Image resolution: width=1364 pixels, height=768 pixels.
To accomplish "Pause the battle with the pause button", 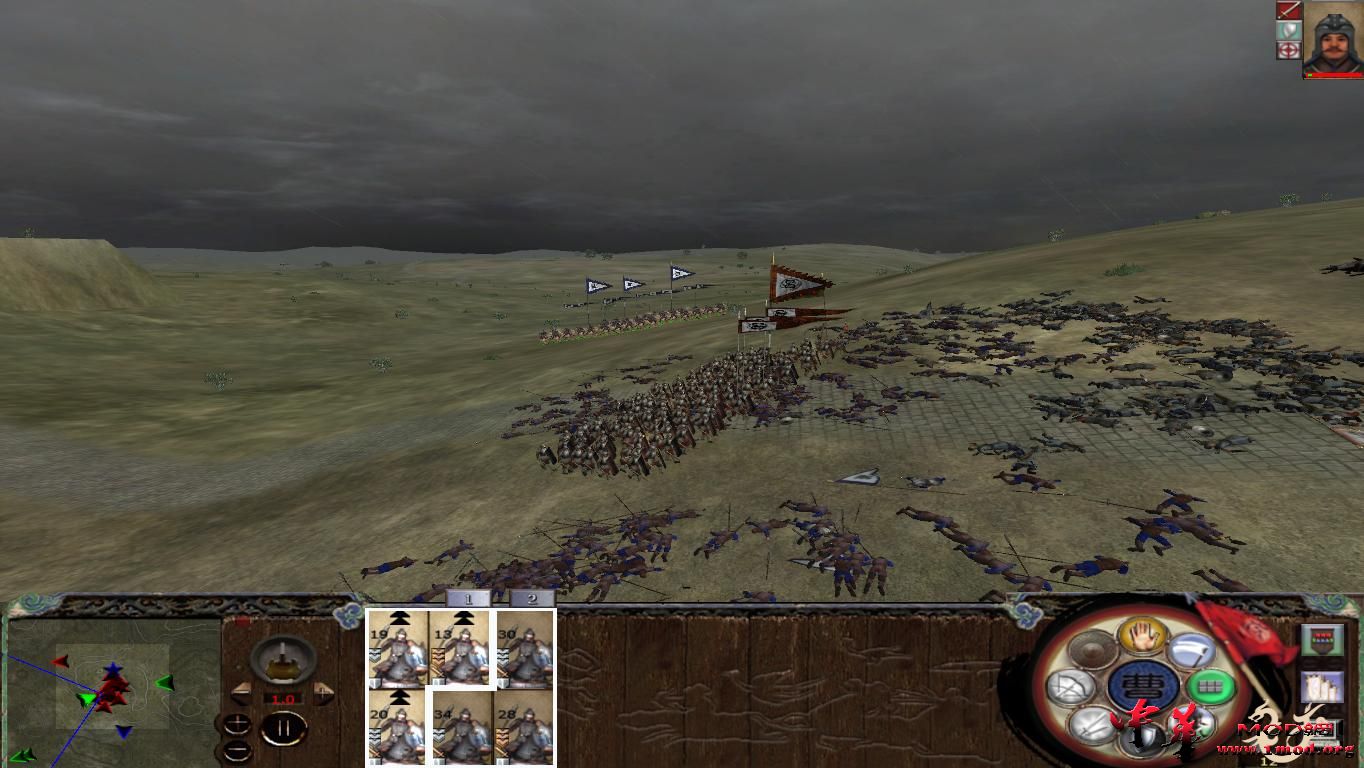I will point(284,727).
